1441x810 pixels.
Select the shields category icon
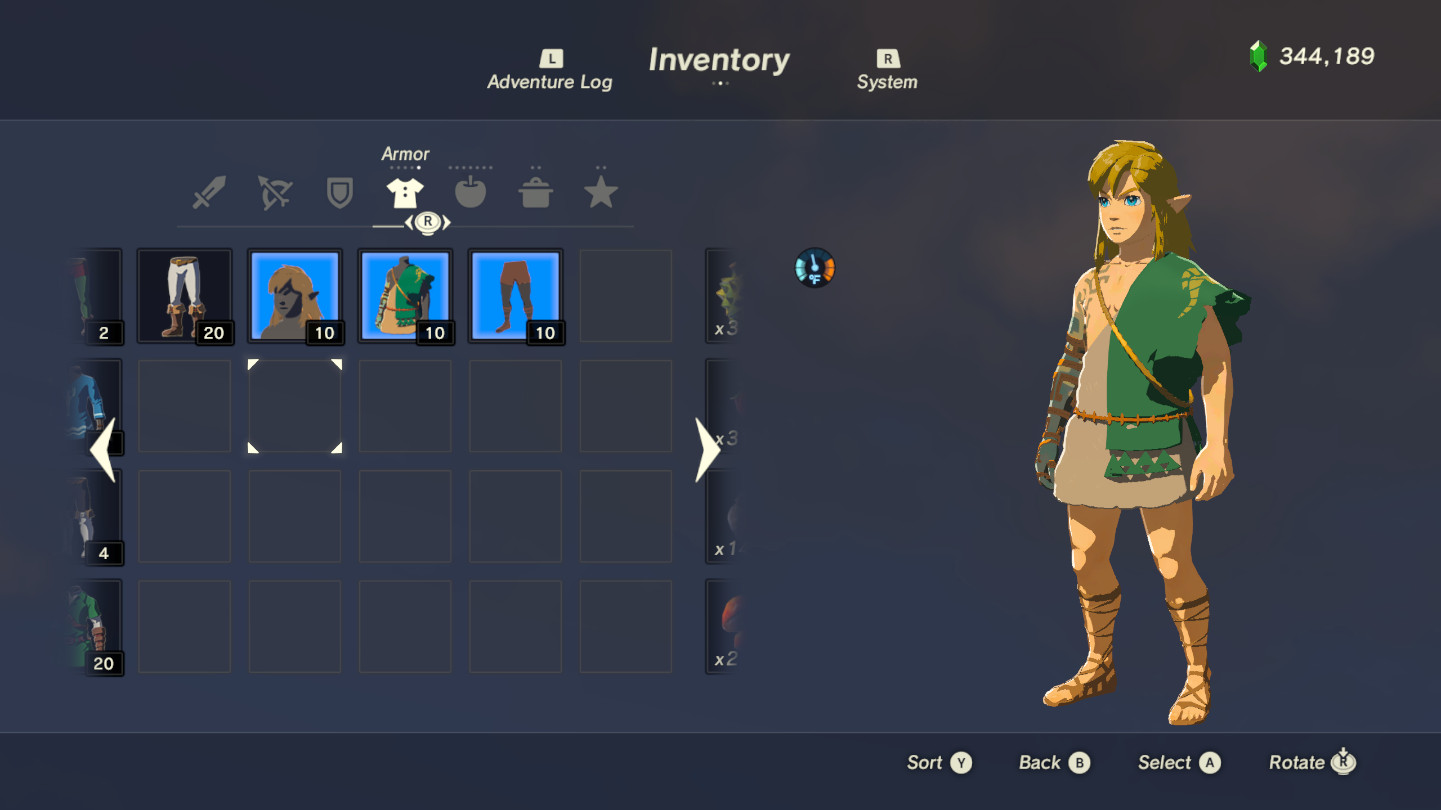(x=339, y=192)
